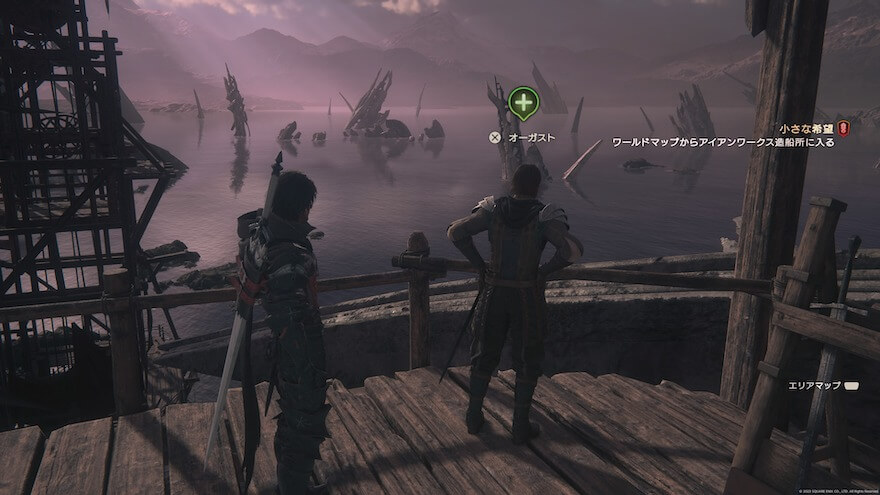This screenshot has height=495, width=880.
Task: Choose the オーガスト talk prompt label
Action: click(531, 137)
